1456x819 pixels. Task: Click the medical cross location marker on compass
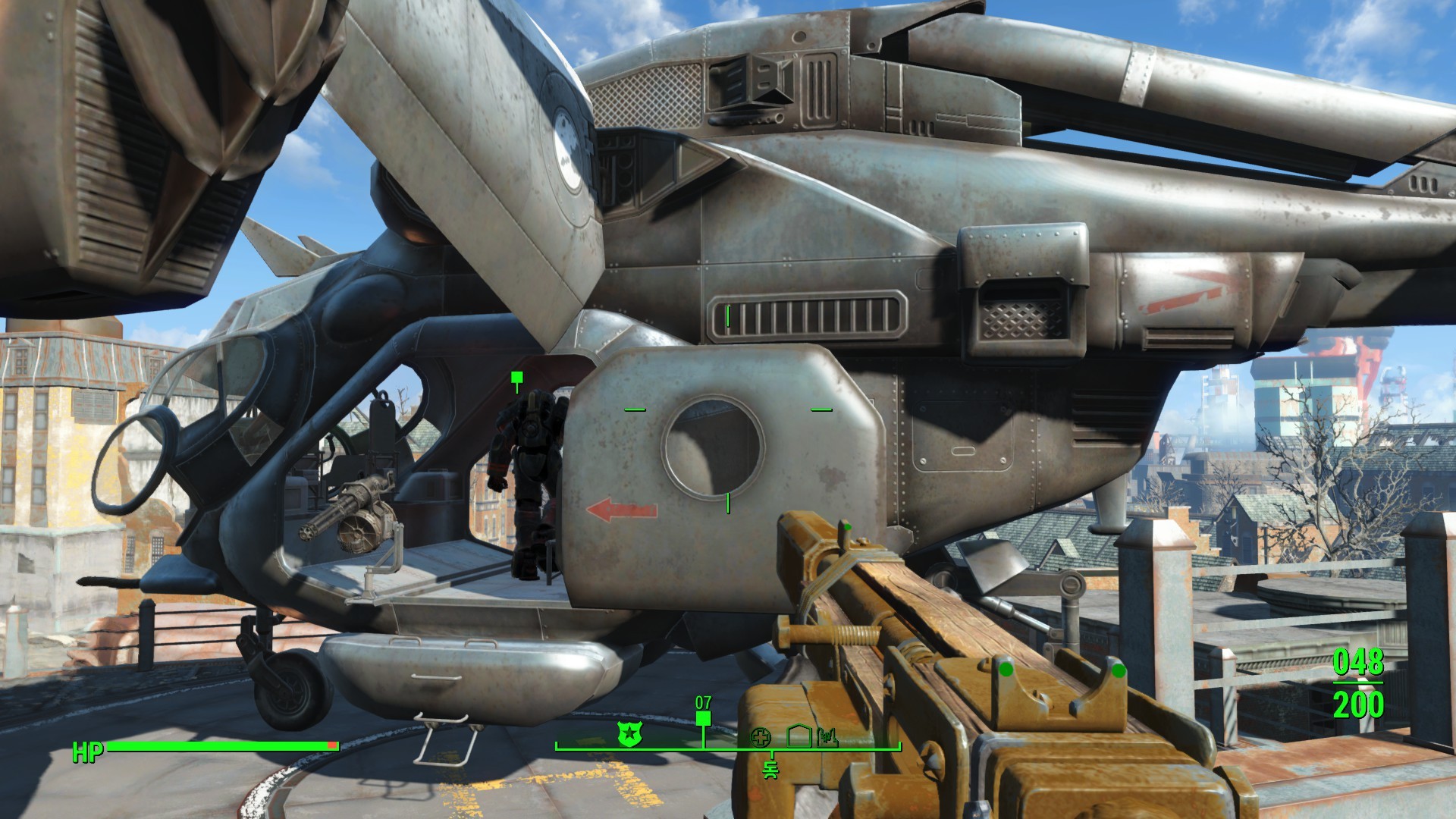761,736
